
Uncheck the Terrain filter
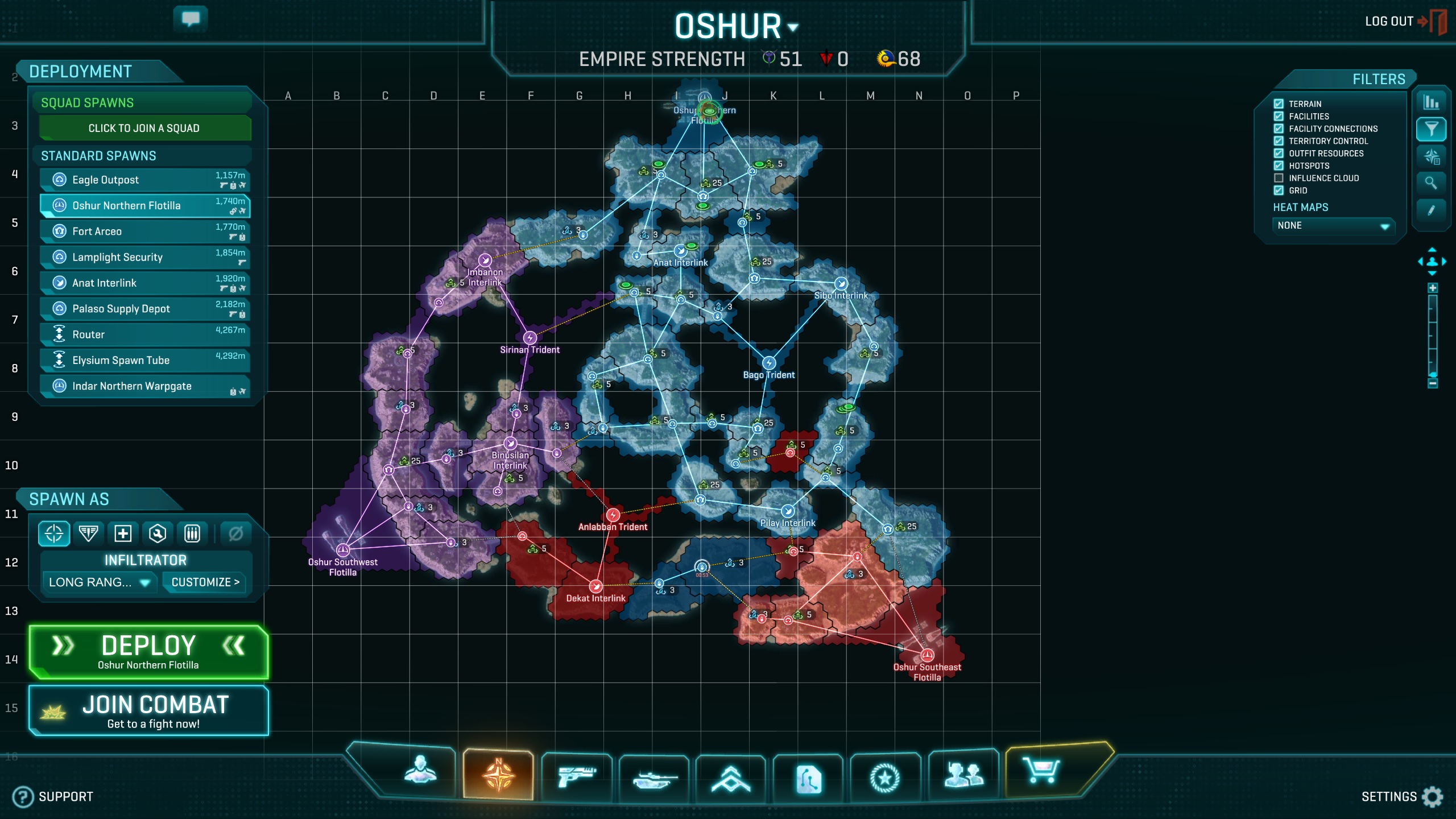pyautogui.click(x=1278, y=104)
